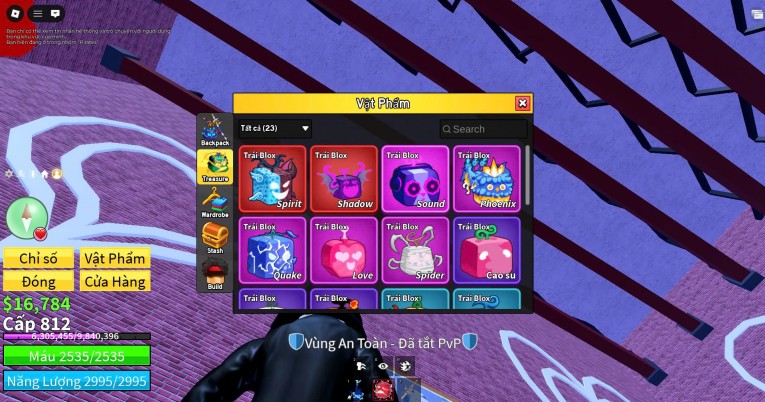The image size is (765, 402).
Task: Open the Build tab
Action: tap(214, 274)
